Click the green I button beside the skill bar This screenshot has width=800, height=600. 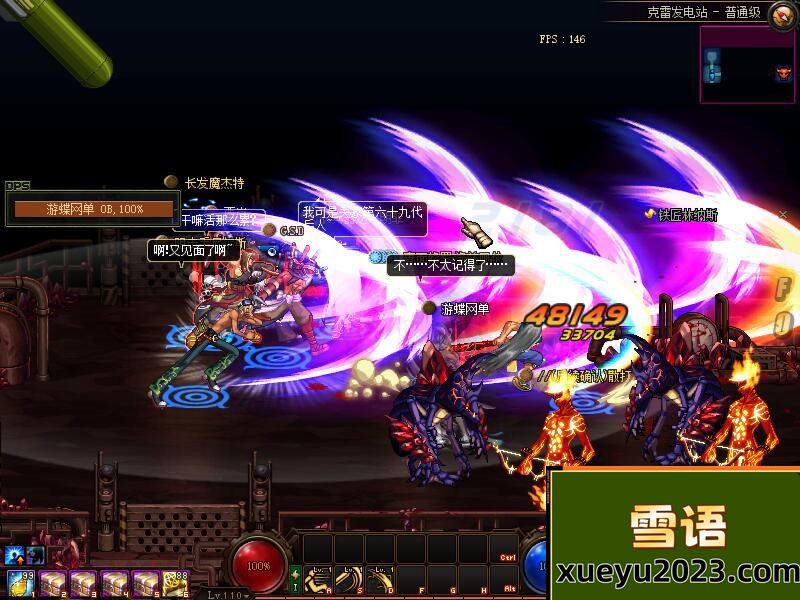[x=295, y=580]
